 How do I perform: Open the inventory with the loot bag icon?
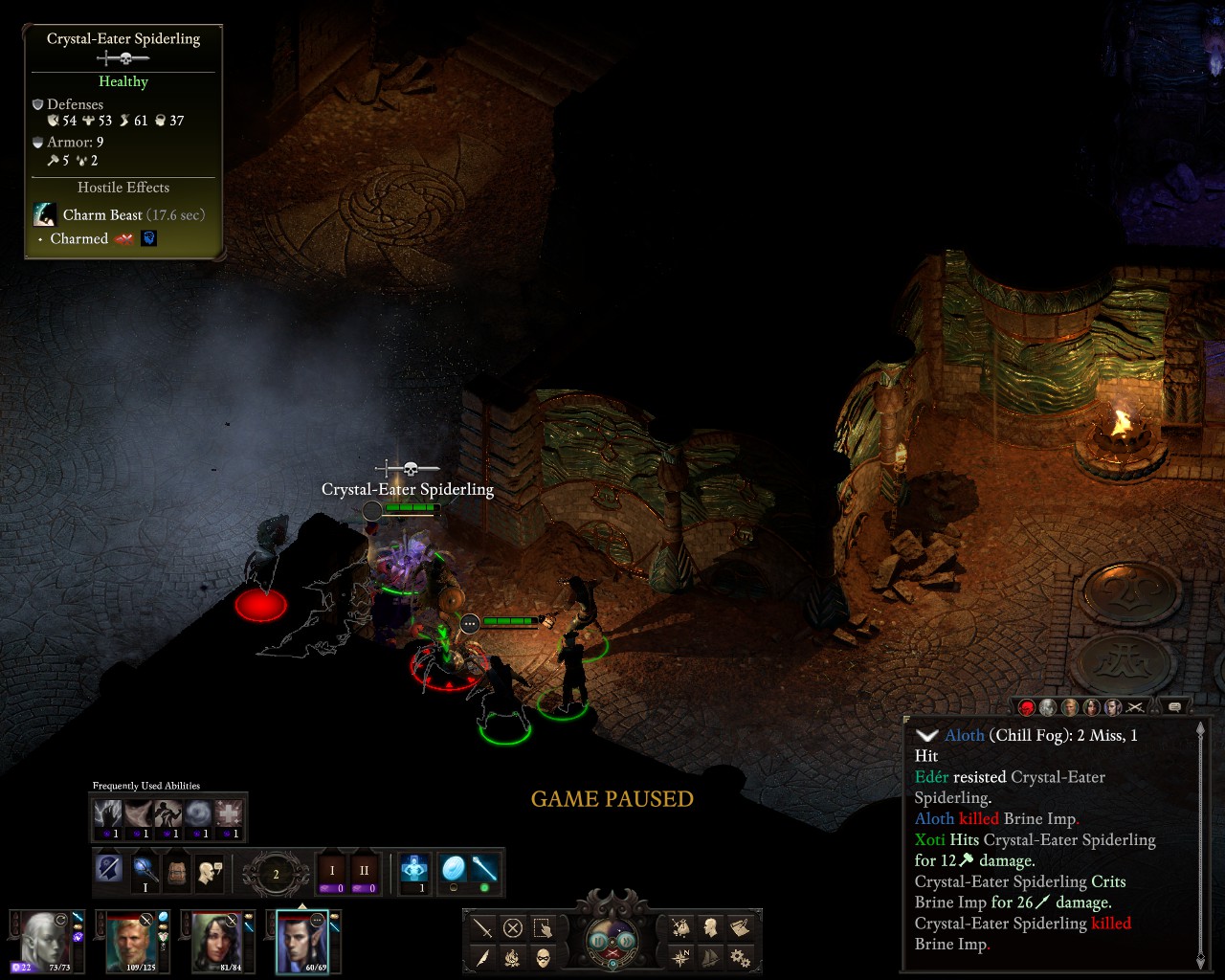pyautogui.click(x=681, y=927)
